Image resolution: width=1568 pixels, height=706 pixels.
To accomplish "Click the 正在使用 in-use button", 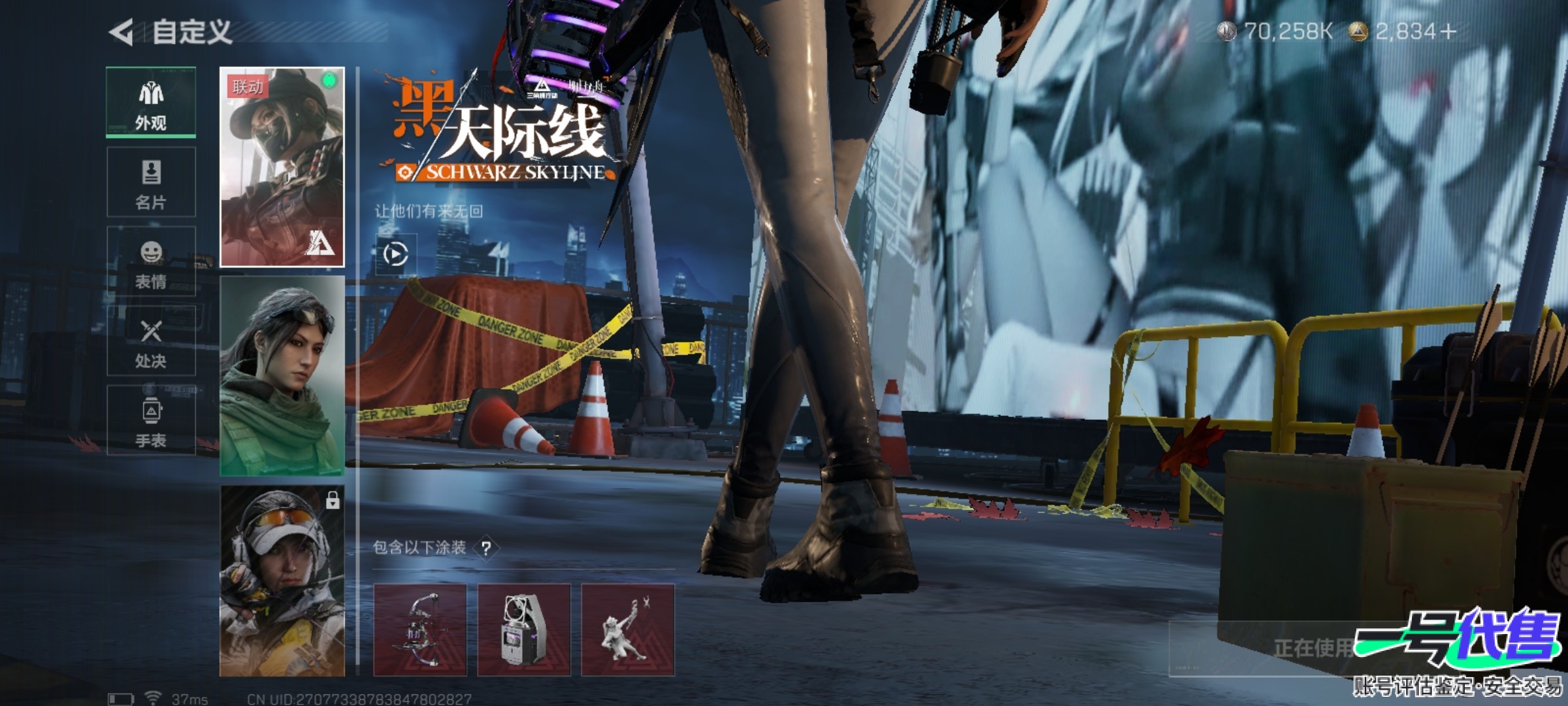I will 1313,648.
